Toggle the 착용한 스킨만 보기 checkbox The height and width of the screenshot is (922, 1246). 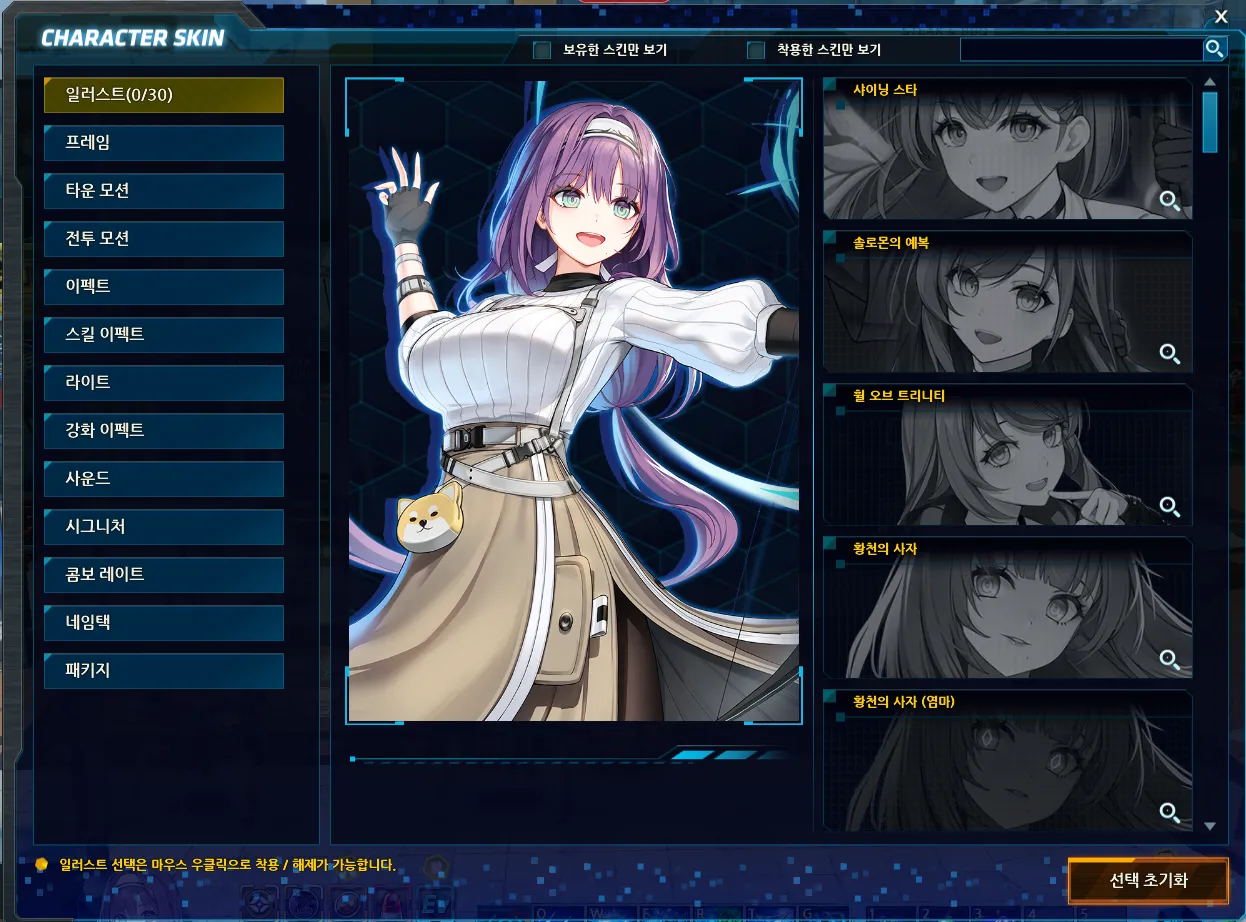(756, 50)
